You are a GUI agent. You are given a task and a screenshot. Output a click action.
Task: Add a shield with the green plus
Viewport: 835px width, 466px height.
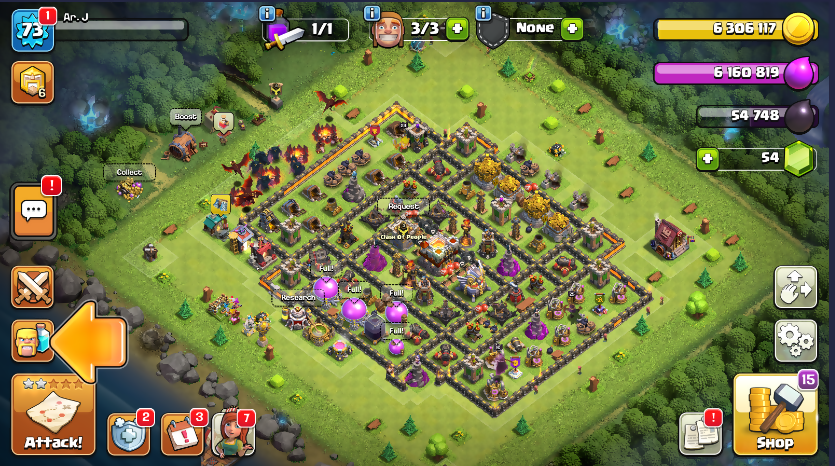572,28
